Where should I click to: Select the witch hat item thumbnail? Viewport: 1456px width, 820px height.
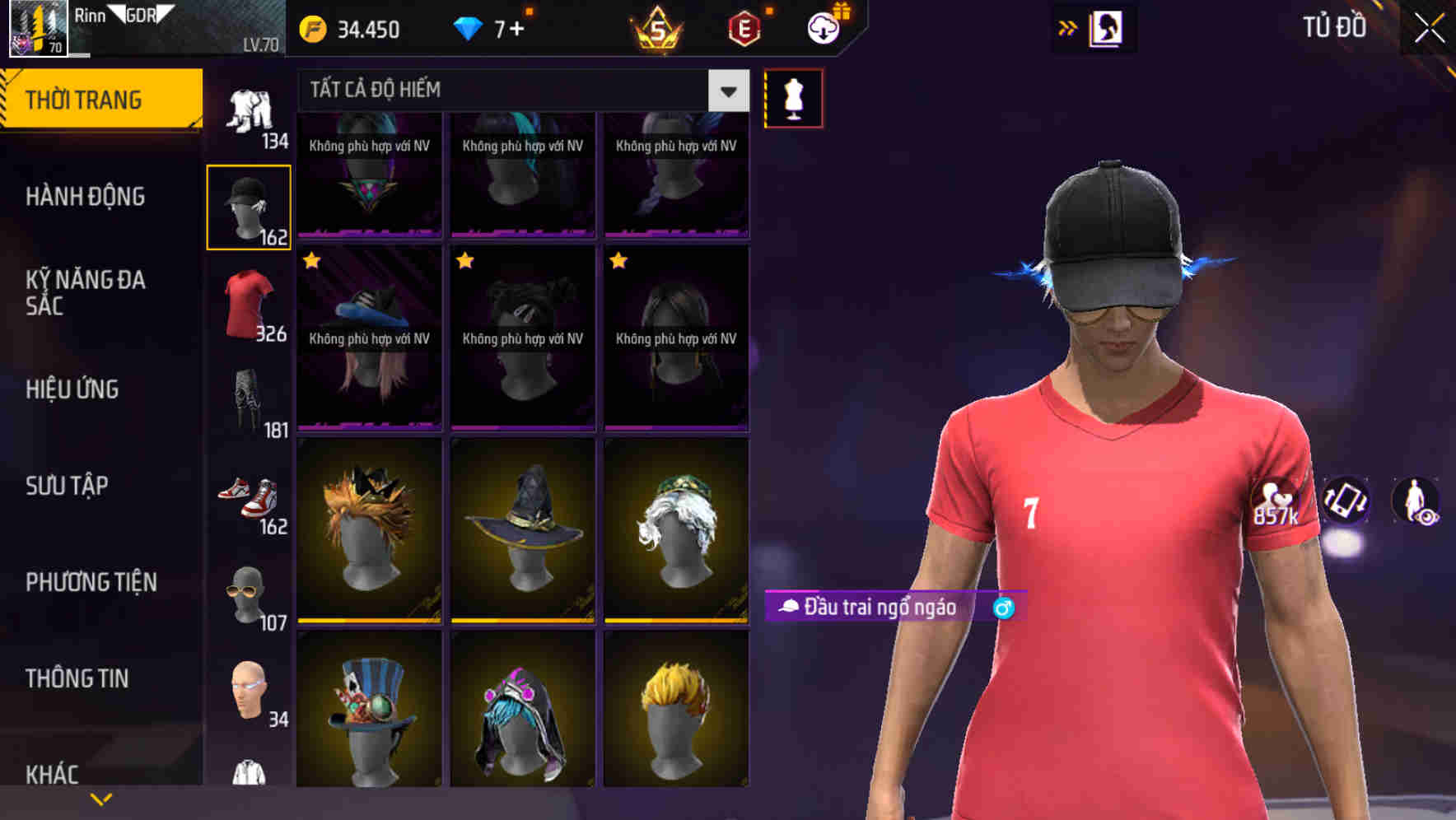(522, 529)
